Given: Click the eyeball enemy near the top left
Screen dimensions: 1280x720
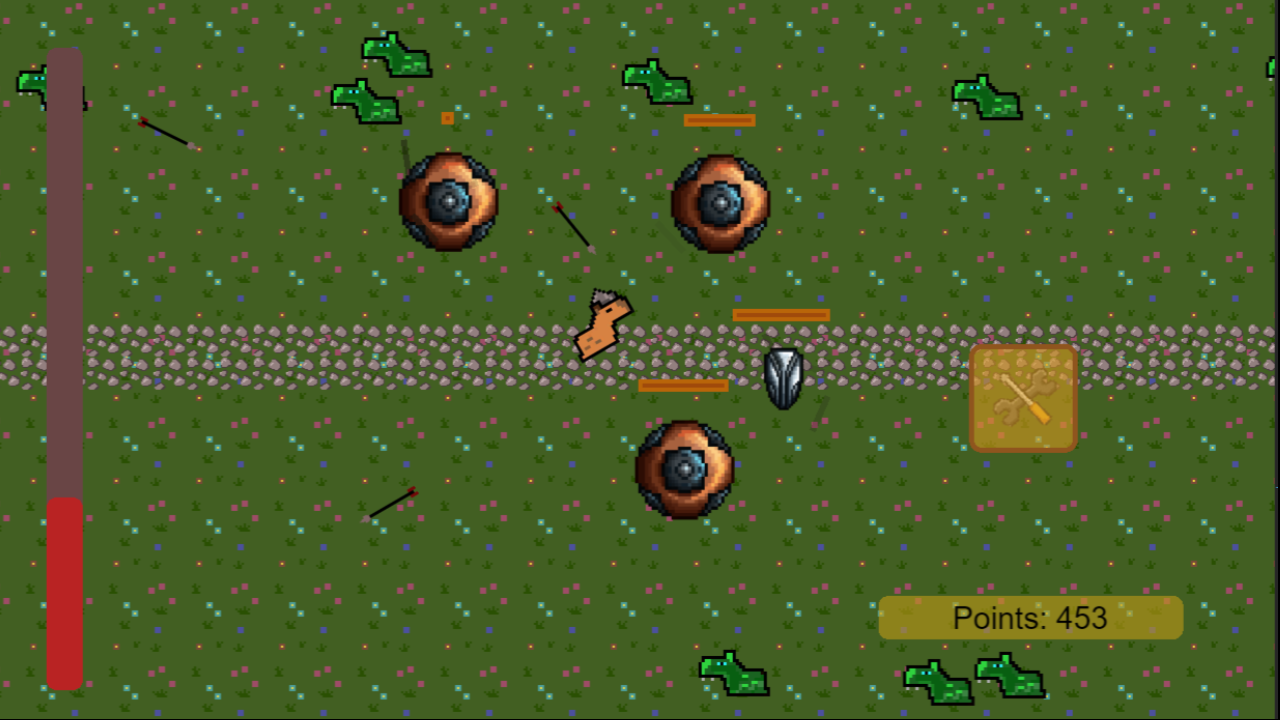Looking at the screenshot, I should pyautogui.click(x=448, y=202).
